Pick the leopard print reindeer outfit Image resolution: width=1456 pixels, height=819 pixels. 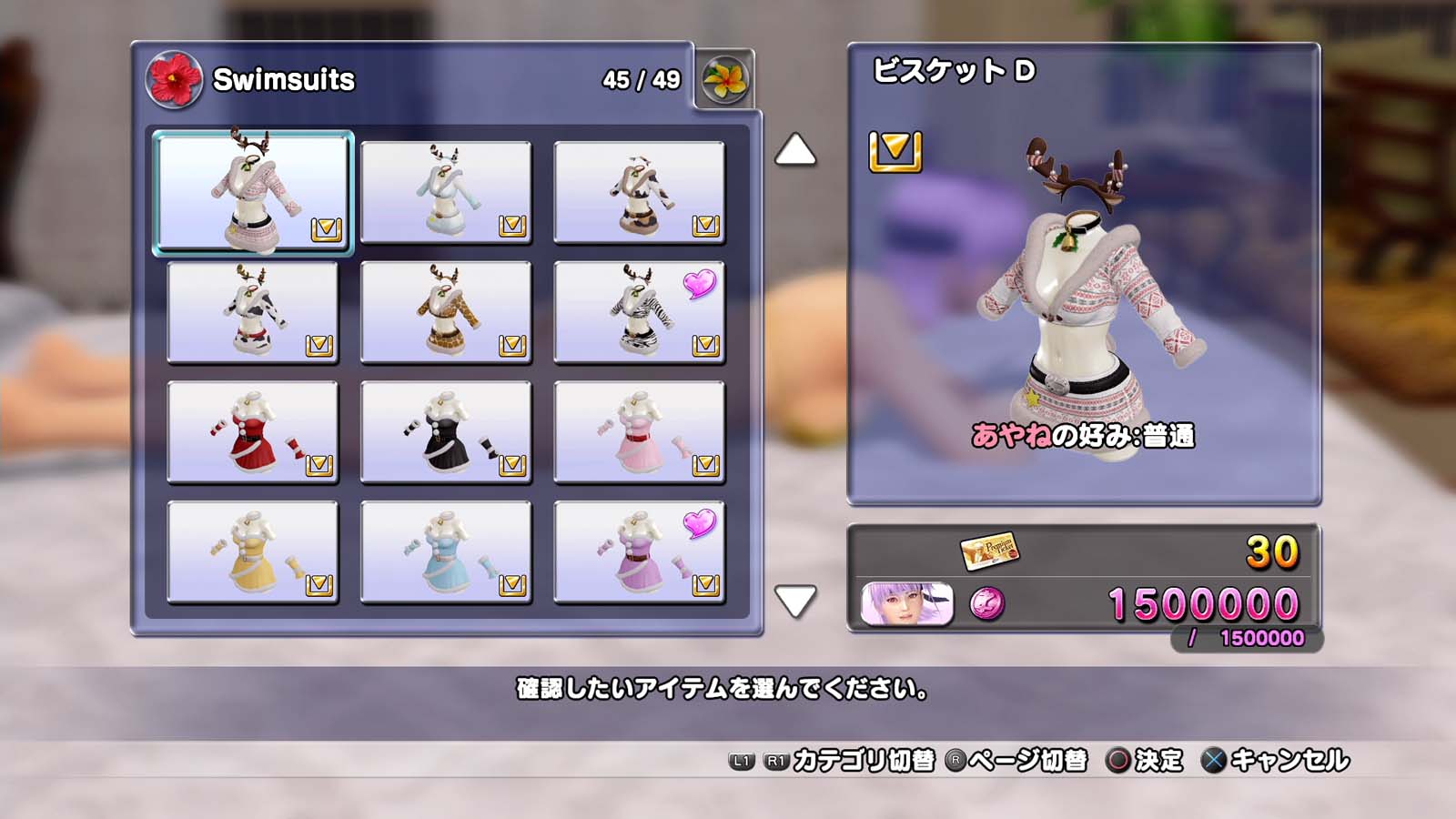point(446,312)
